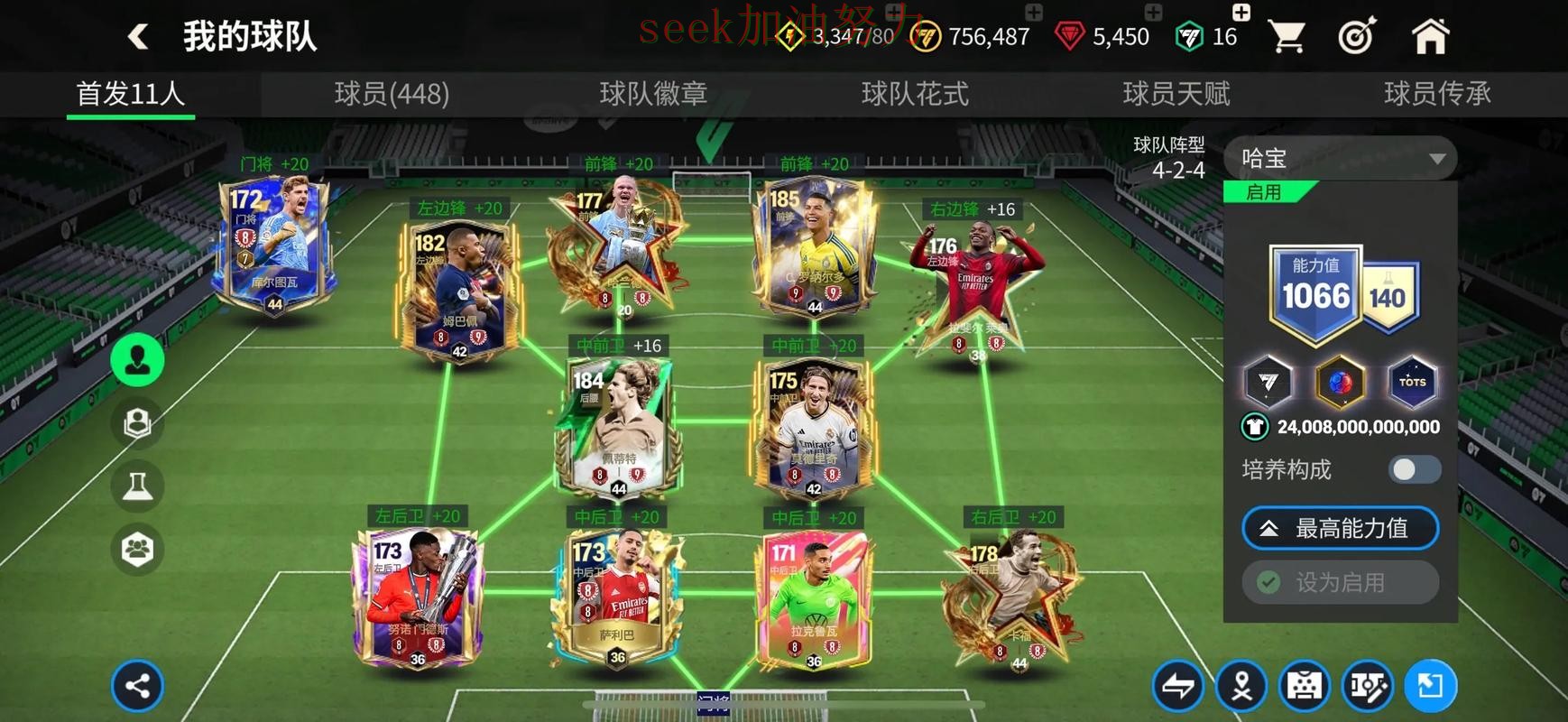Go back using the arrow beside 我的球队

138,37
